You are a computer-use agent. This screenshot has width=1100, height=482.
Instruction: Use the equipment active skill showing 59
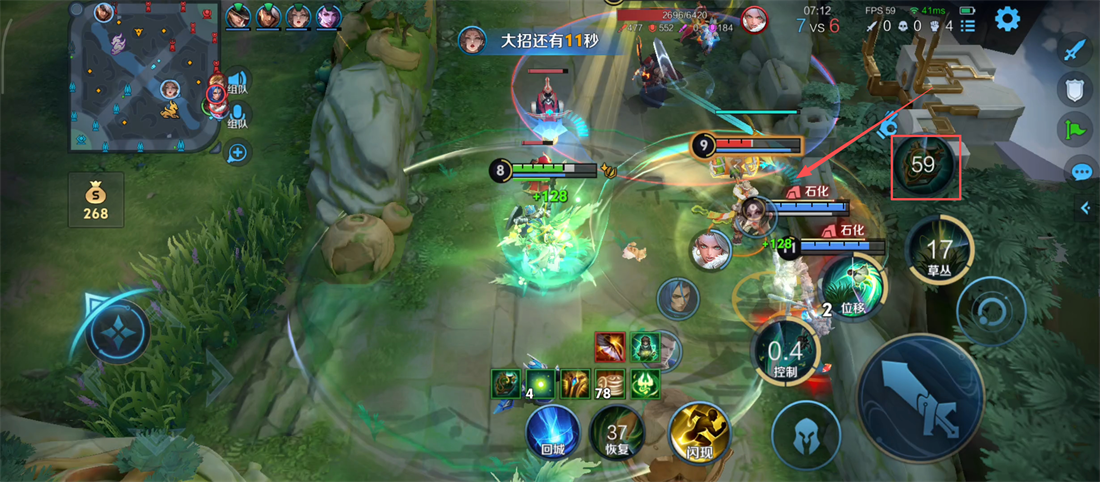point(925,165)
